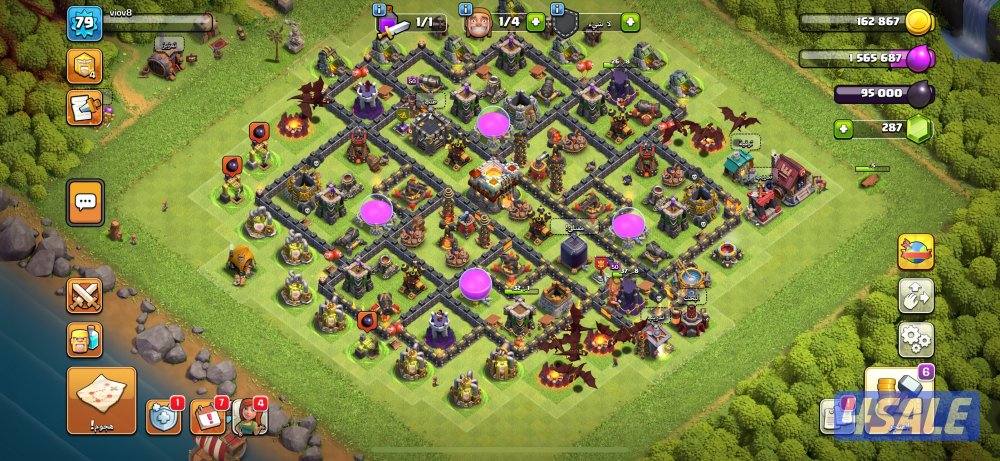
Task: Open the gear Settings button
Action: 915,339
